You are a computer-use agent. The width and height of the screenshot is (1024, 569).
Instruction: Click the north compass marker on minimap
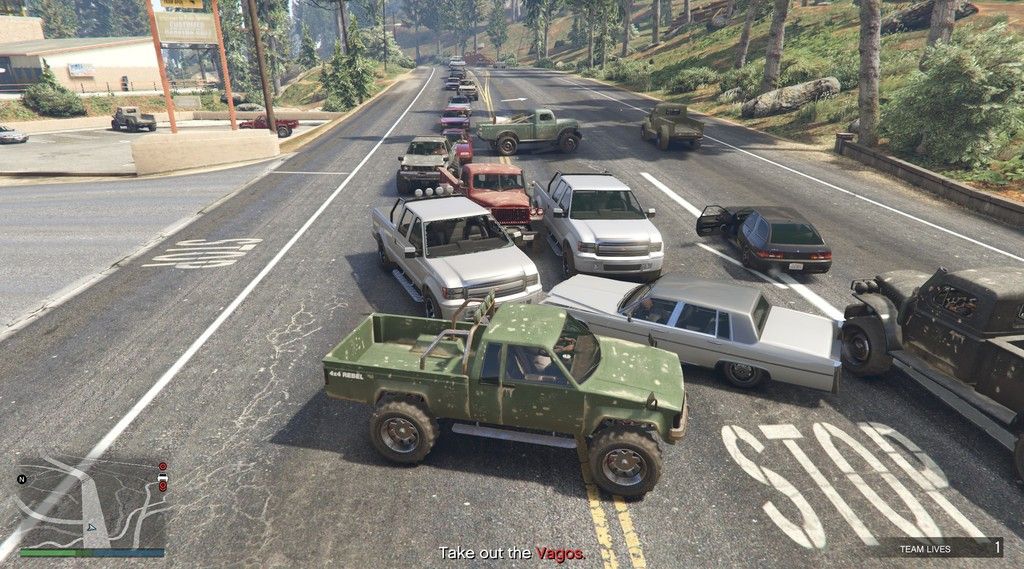[21, 479]
